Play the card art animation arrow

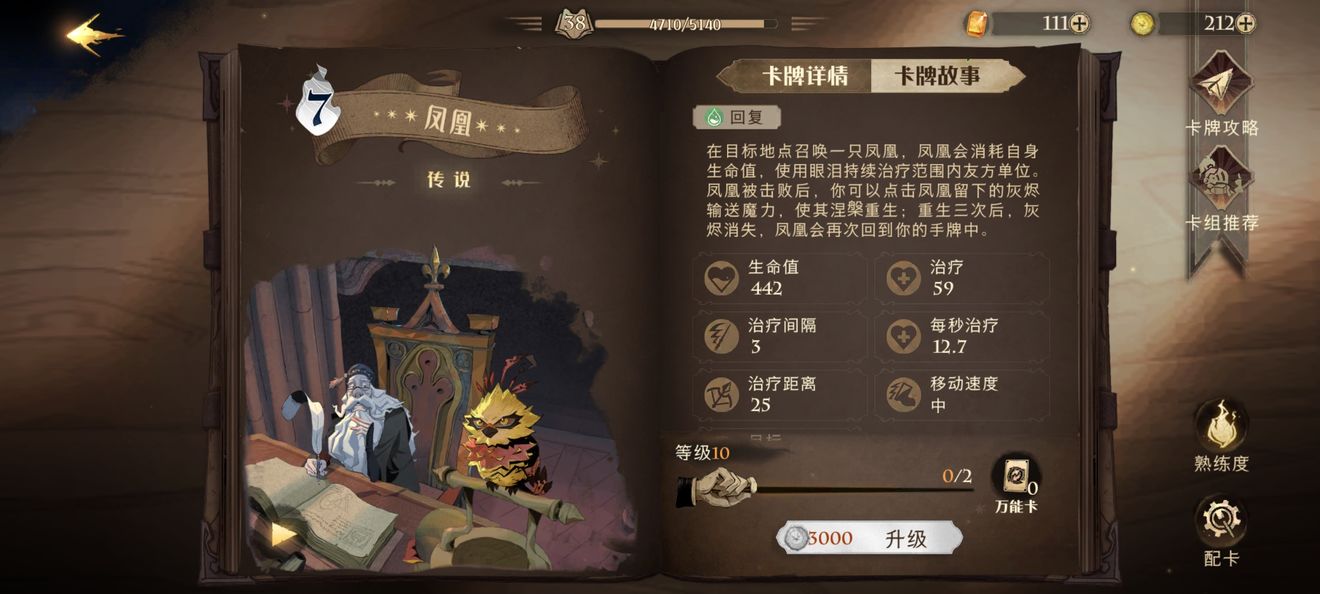(x=283, y=534)
